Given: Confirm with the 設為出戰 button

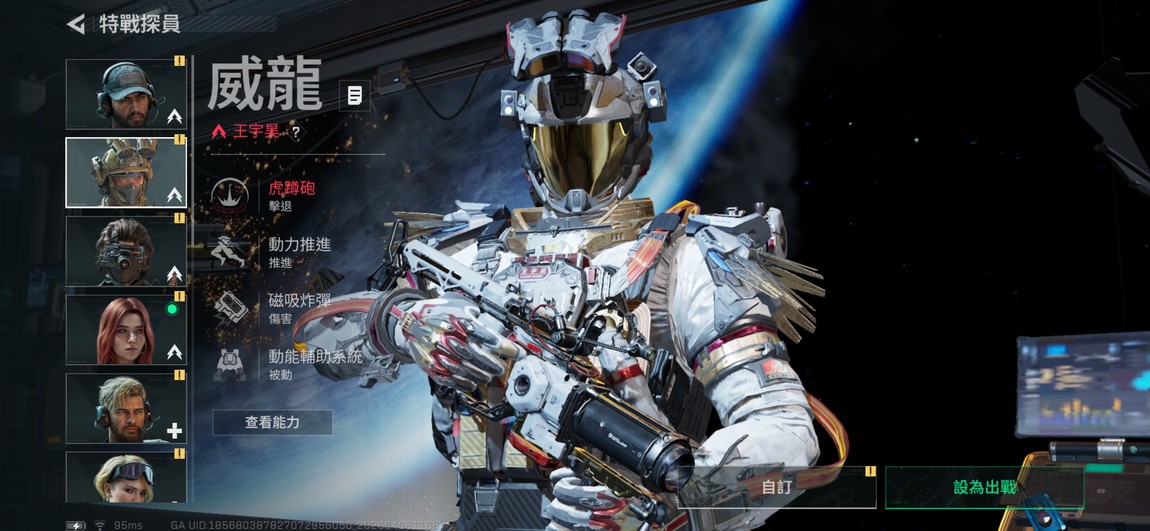Looking at the screenshot, I should click(x=984, y=488).
